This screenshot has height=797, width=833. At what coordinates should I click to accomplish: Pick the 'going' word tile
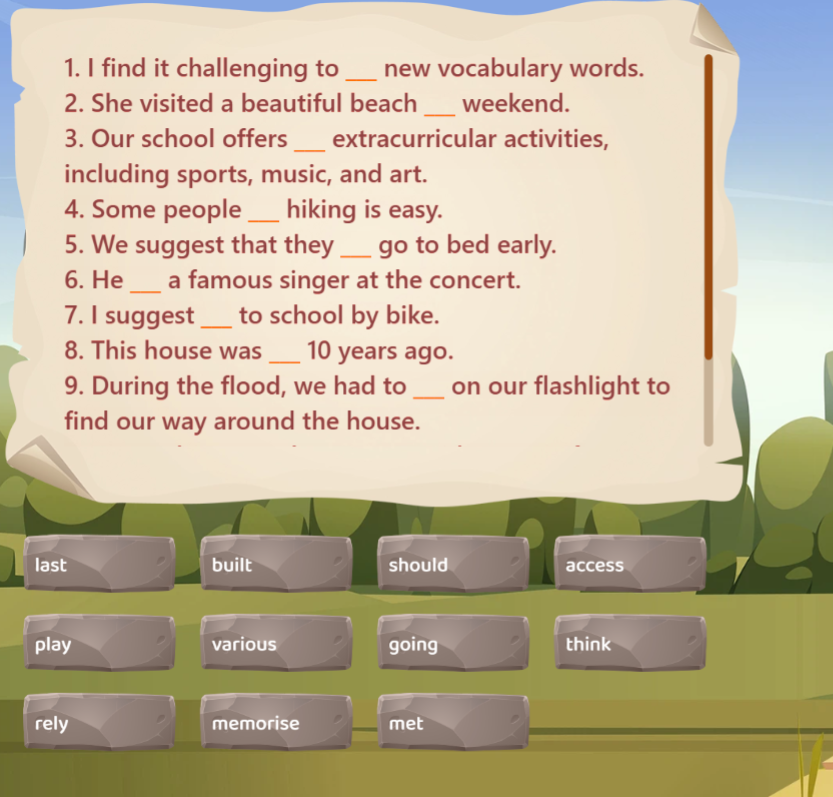452,644
